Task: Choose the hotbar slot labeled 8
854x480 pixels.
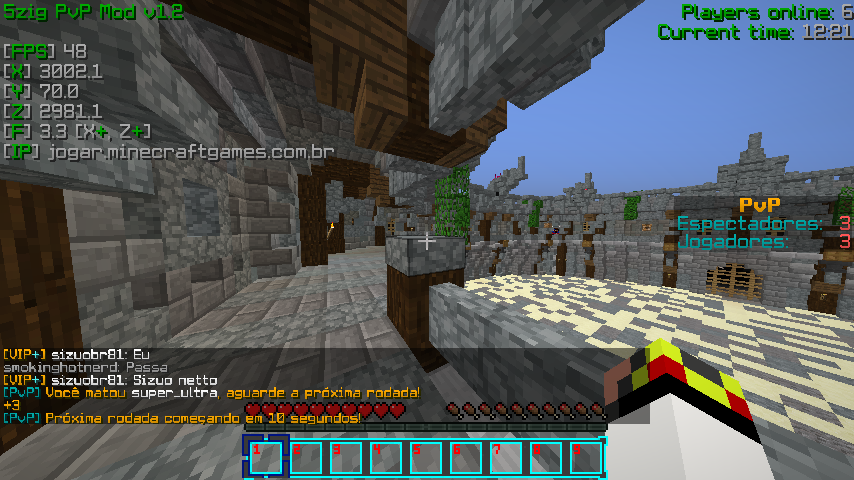Action: coord(545,457)
